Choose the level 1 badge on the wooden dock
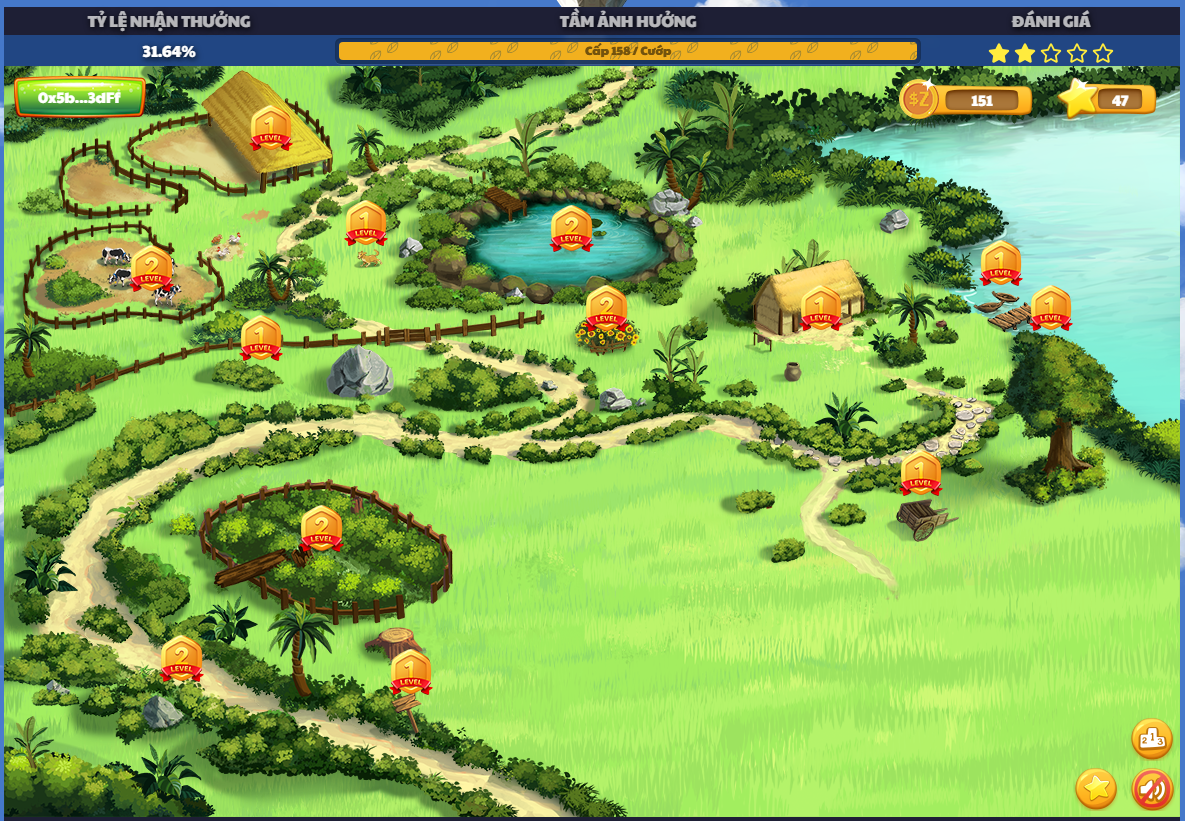The width and height of the screenshot is (1185, 821). click(1051, 309)
